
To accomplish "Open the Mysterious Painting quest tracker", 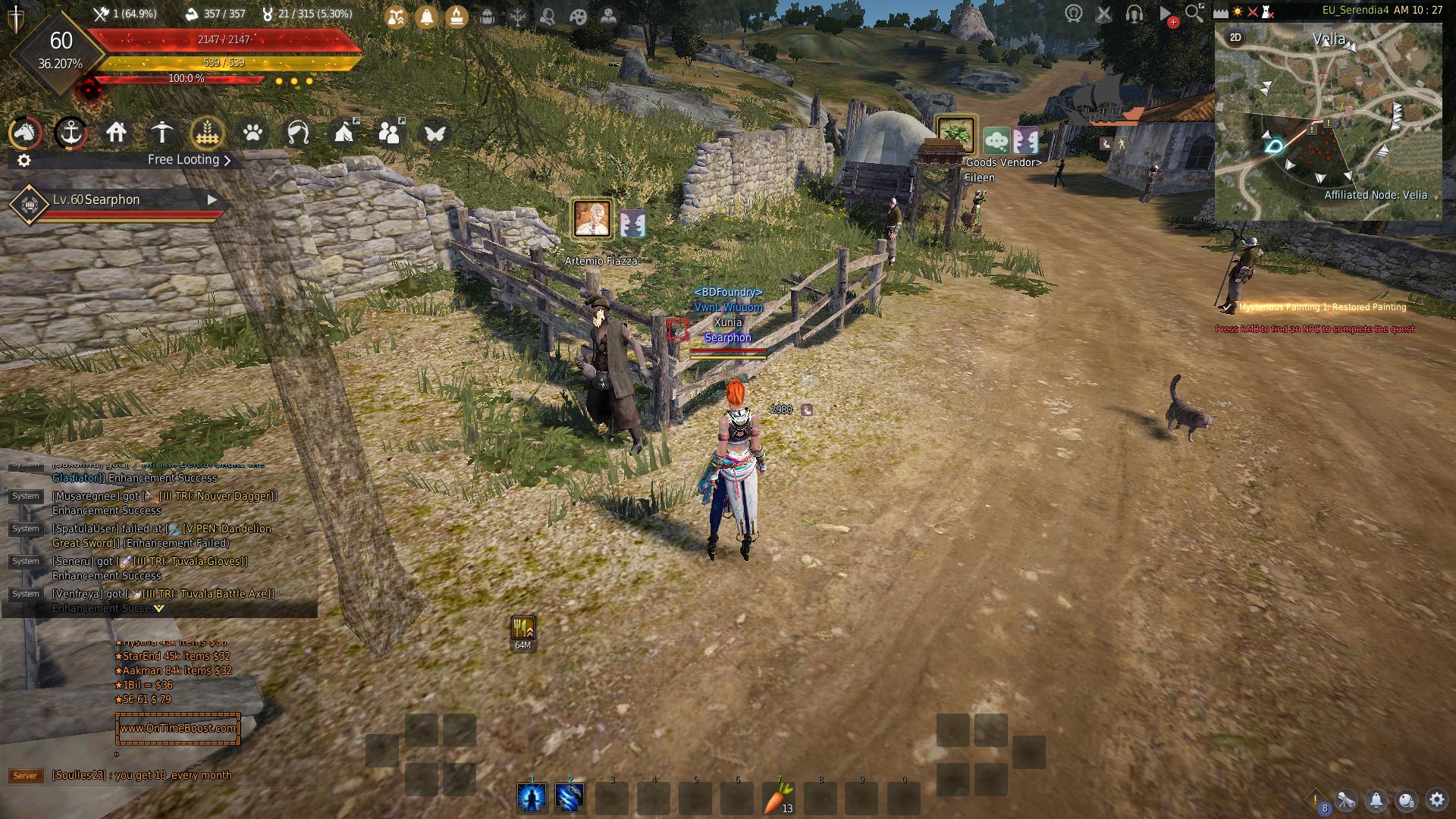I will click(x=1323, y=307).
